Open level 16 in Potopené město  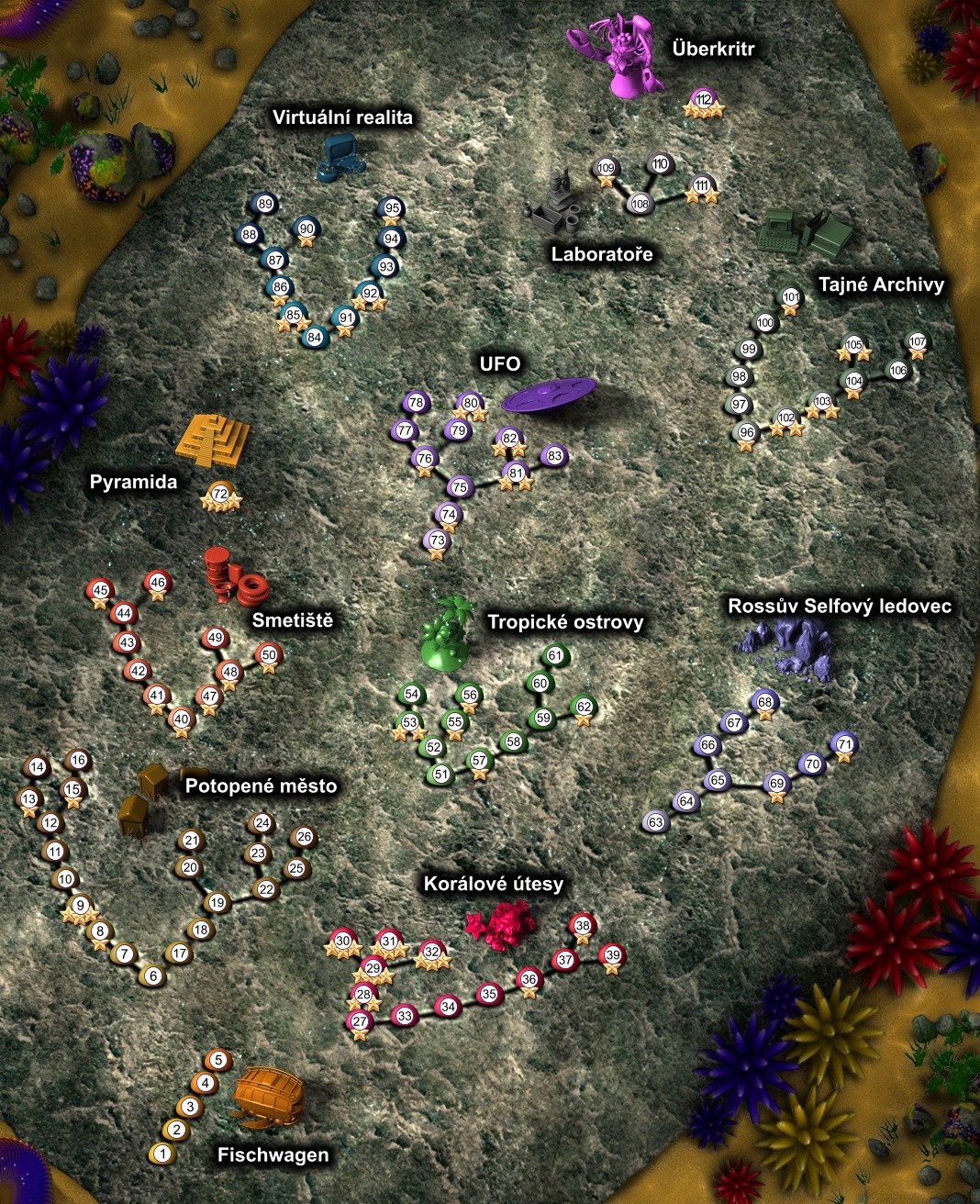78,760
